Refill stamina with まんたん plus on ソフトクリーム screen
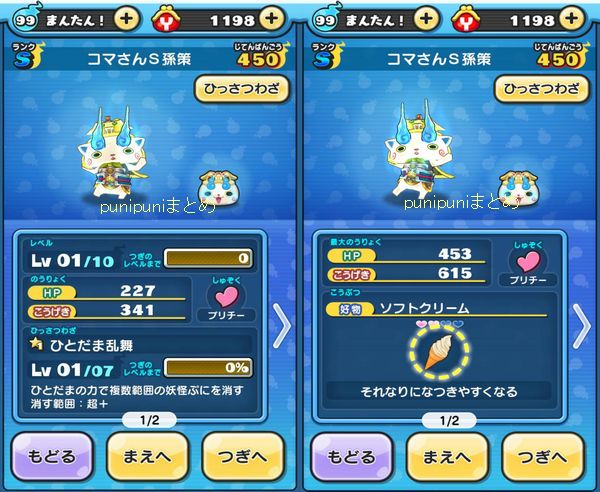The width and height of the screenshot is (600, 492). [425, 19]
